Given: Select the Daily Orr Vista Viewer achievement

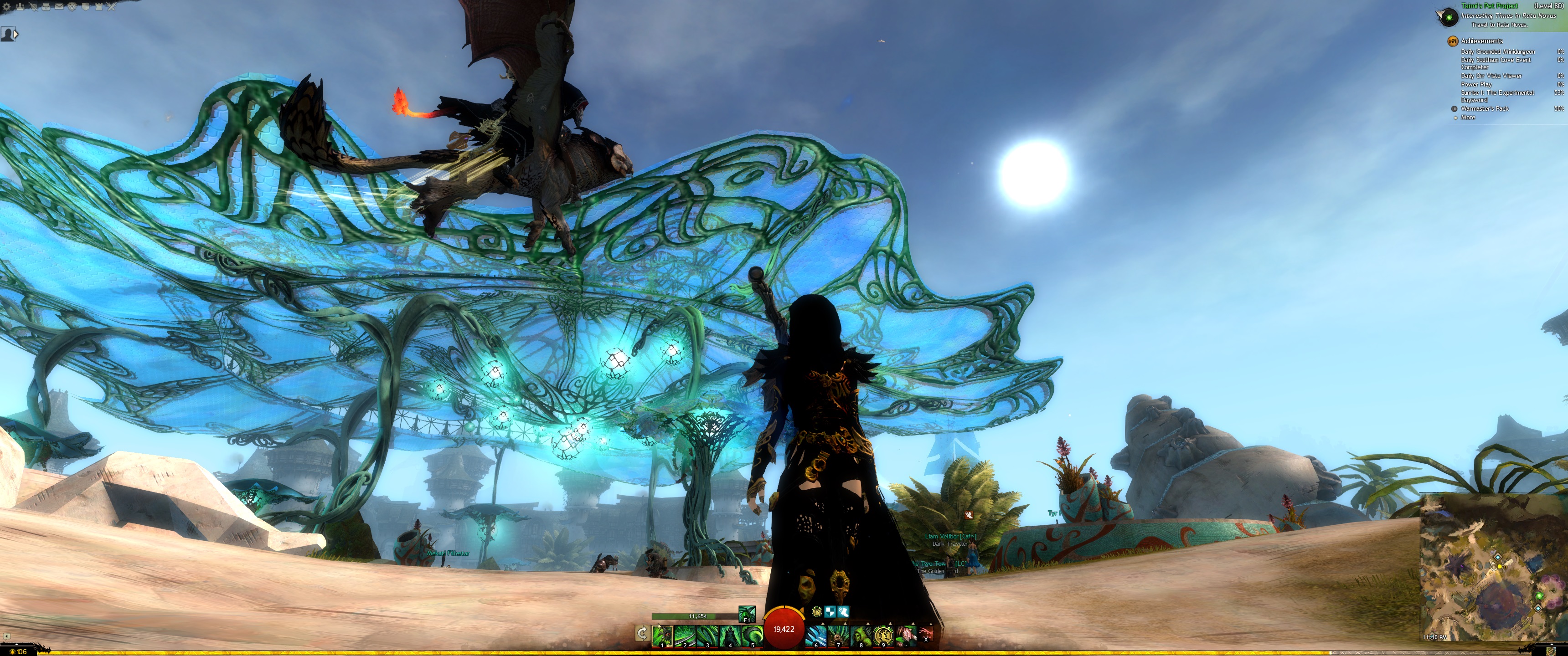Looking at the screenshot, I should [1491, 76].
